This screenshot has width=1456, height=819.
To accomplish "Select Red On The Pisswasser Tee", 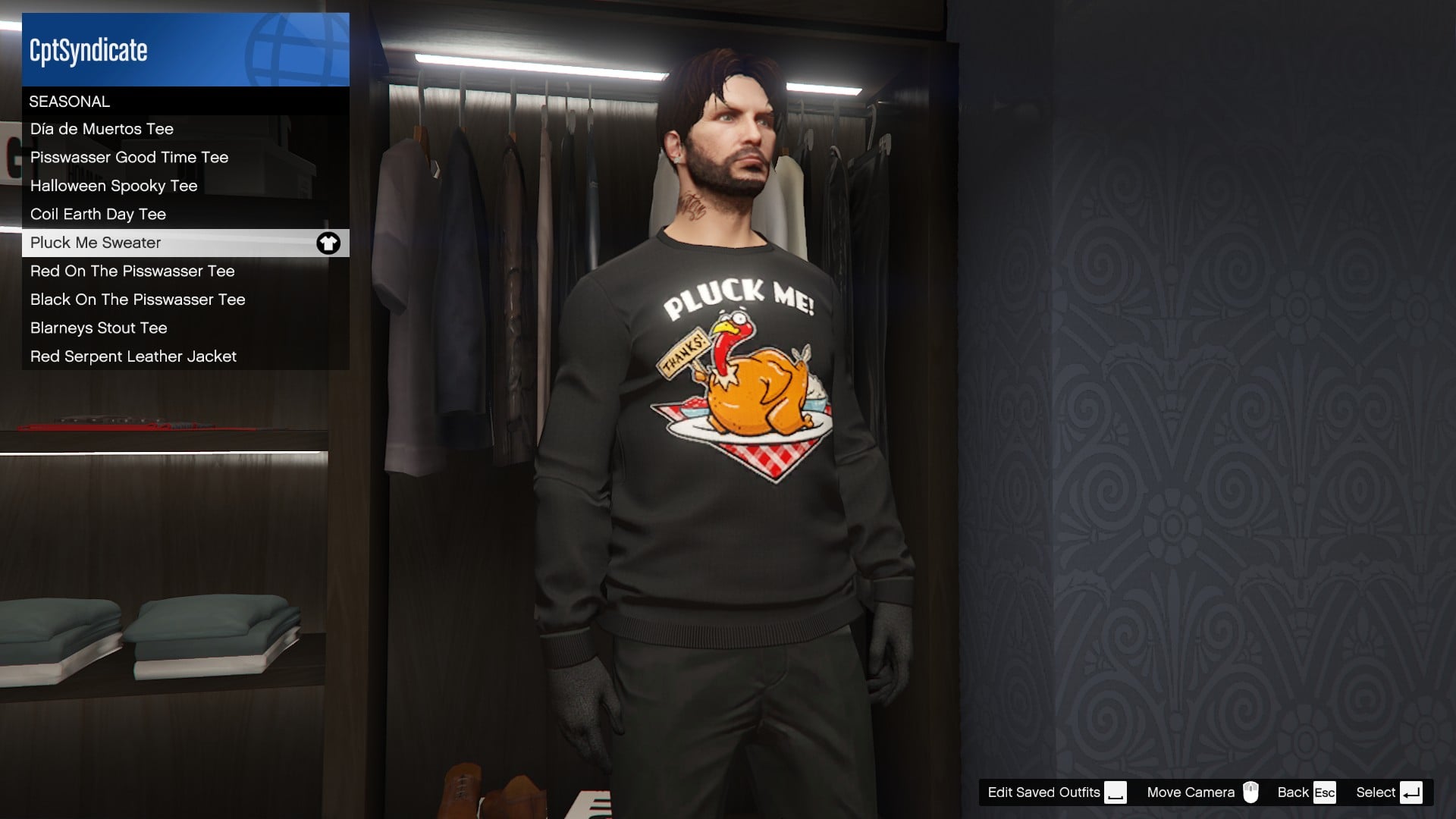I will 132,271.
